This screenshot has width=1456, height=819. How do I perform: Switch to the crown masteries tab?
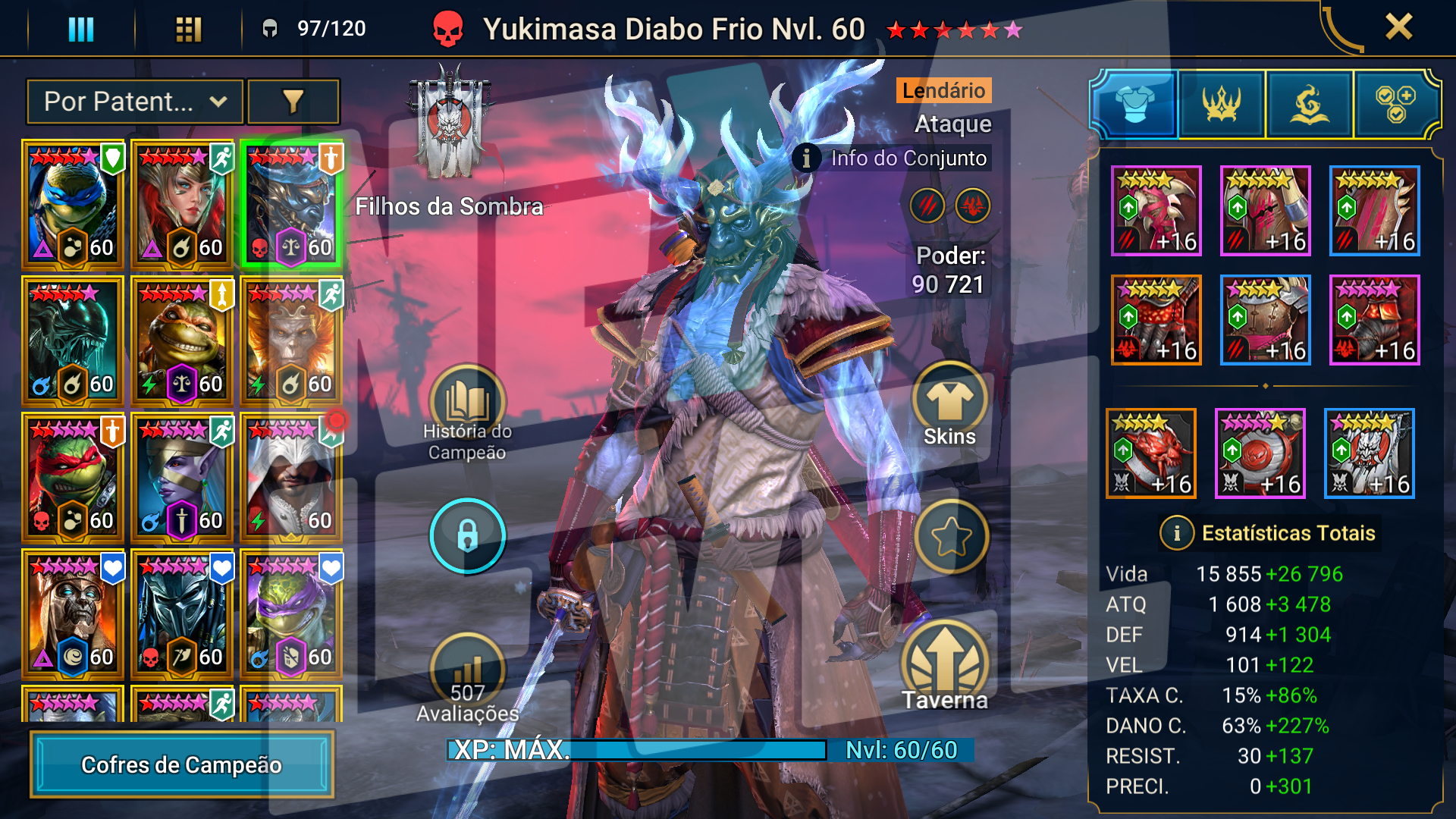point(1221,105)
